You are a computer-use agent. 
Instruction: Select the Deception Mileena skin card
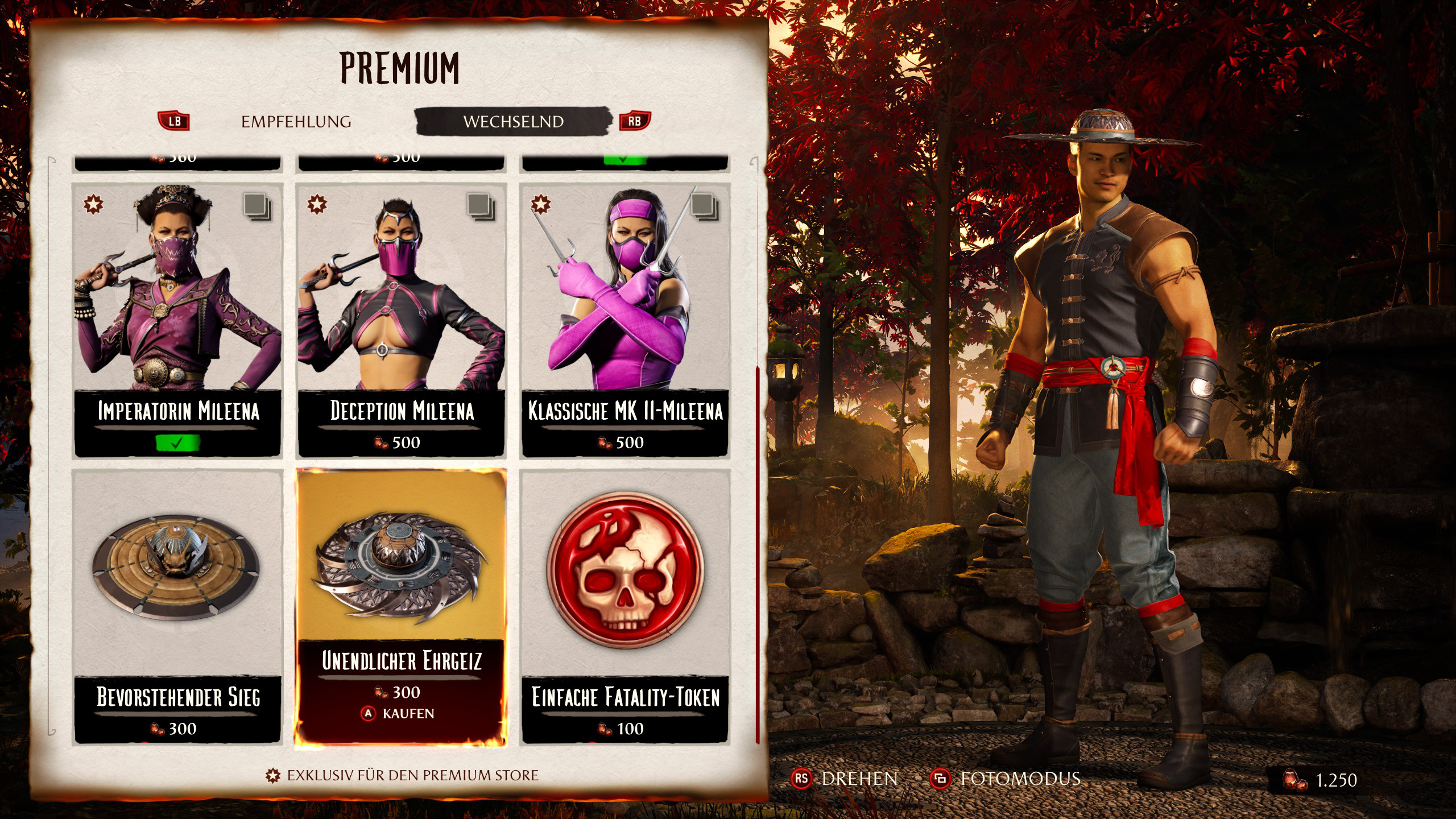(x=402, y=320)
